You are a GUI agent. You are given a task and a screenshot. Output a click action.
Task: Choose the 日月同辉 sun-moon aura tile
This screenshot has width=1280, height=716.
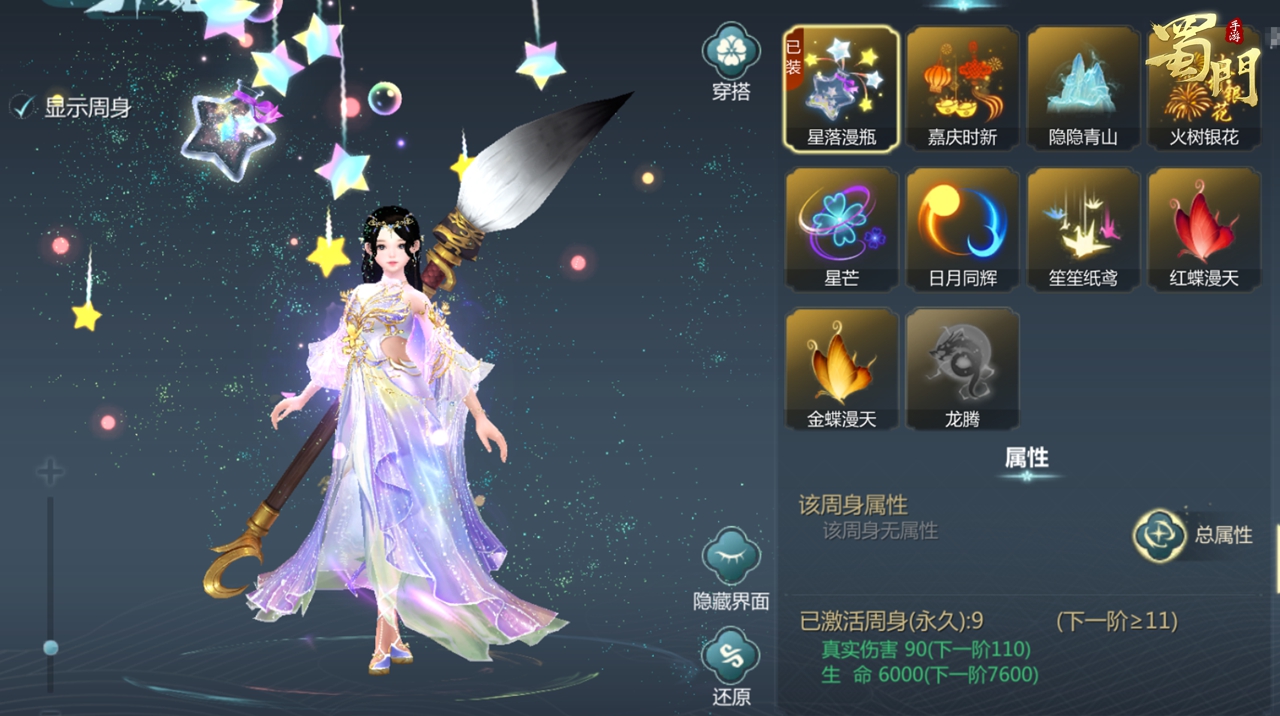click(962, 229)
